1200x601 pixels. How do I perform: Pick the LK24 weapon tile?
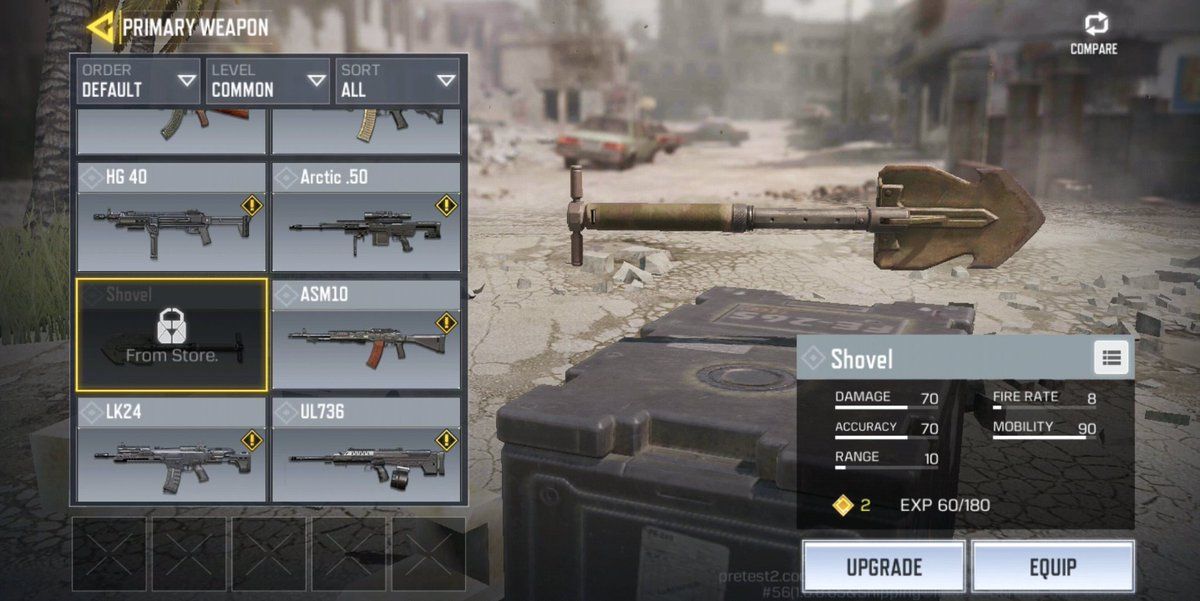click(171, 450)
